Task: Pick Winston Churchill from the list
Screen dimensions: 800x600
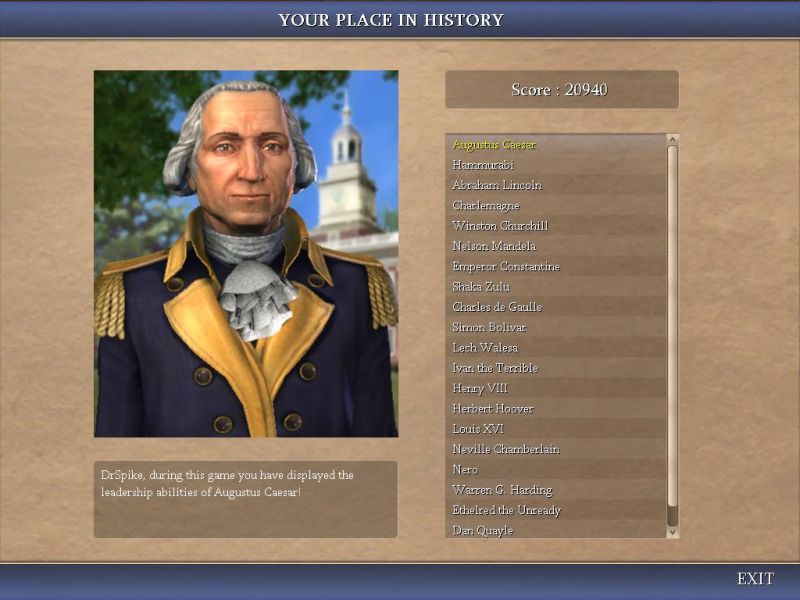Action: tap(500, 226)
